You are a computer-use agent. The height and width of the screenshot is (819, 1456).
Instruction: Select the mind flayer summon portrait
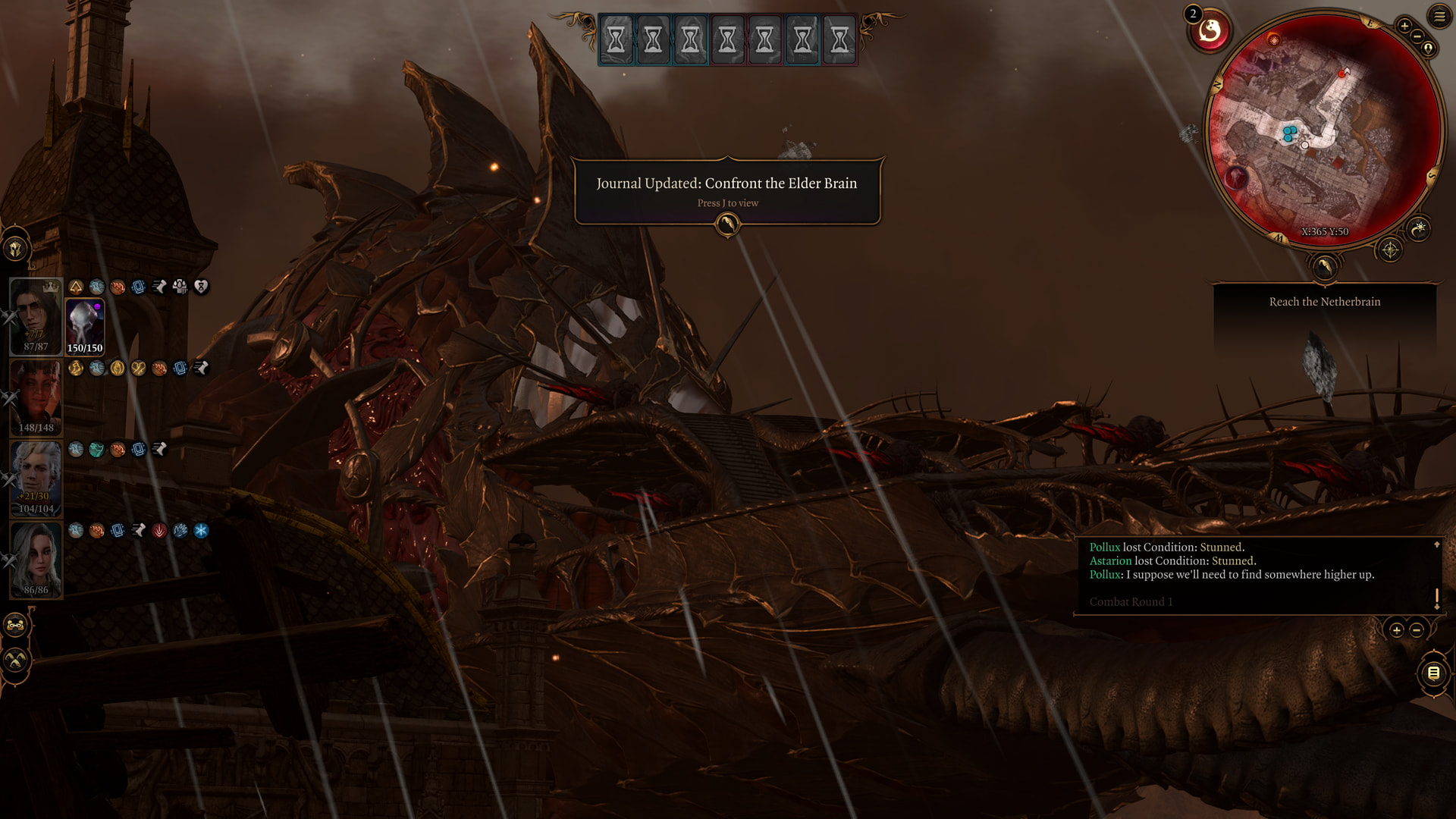pos(85,326)
